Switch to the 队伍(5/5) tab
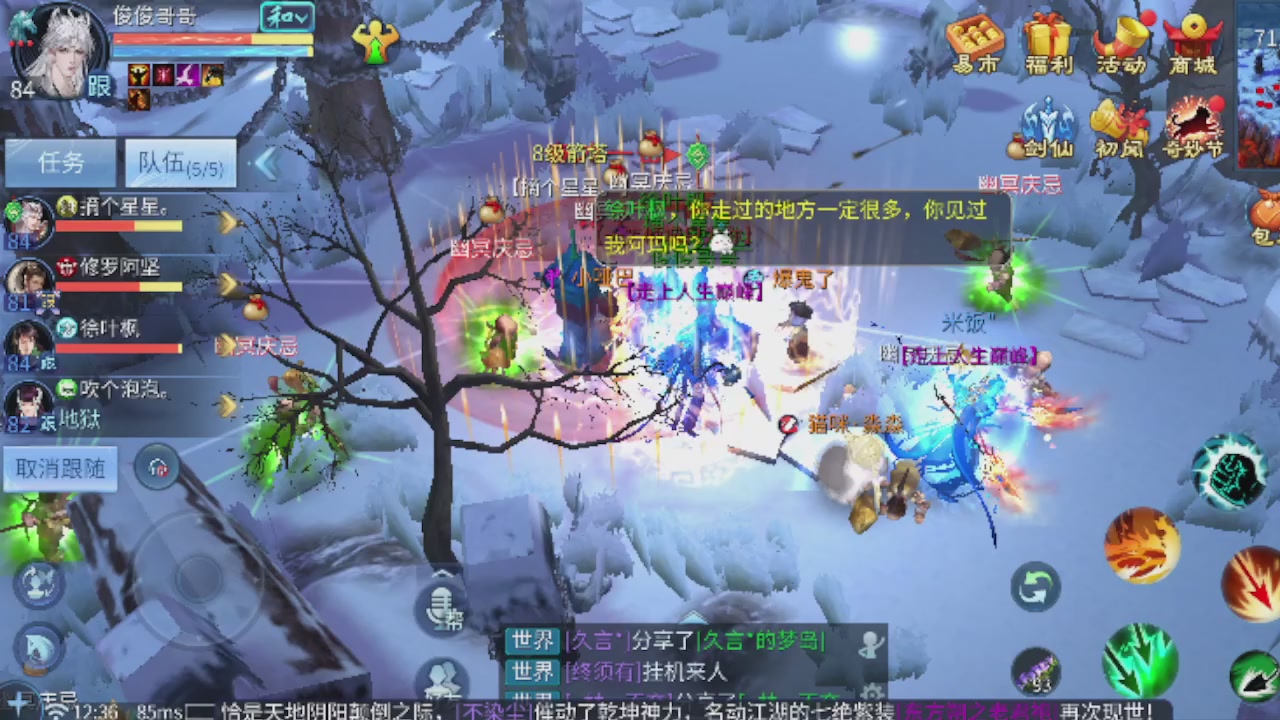 tap(180, 162)
